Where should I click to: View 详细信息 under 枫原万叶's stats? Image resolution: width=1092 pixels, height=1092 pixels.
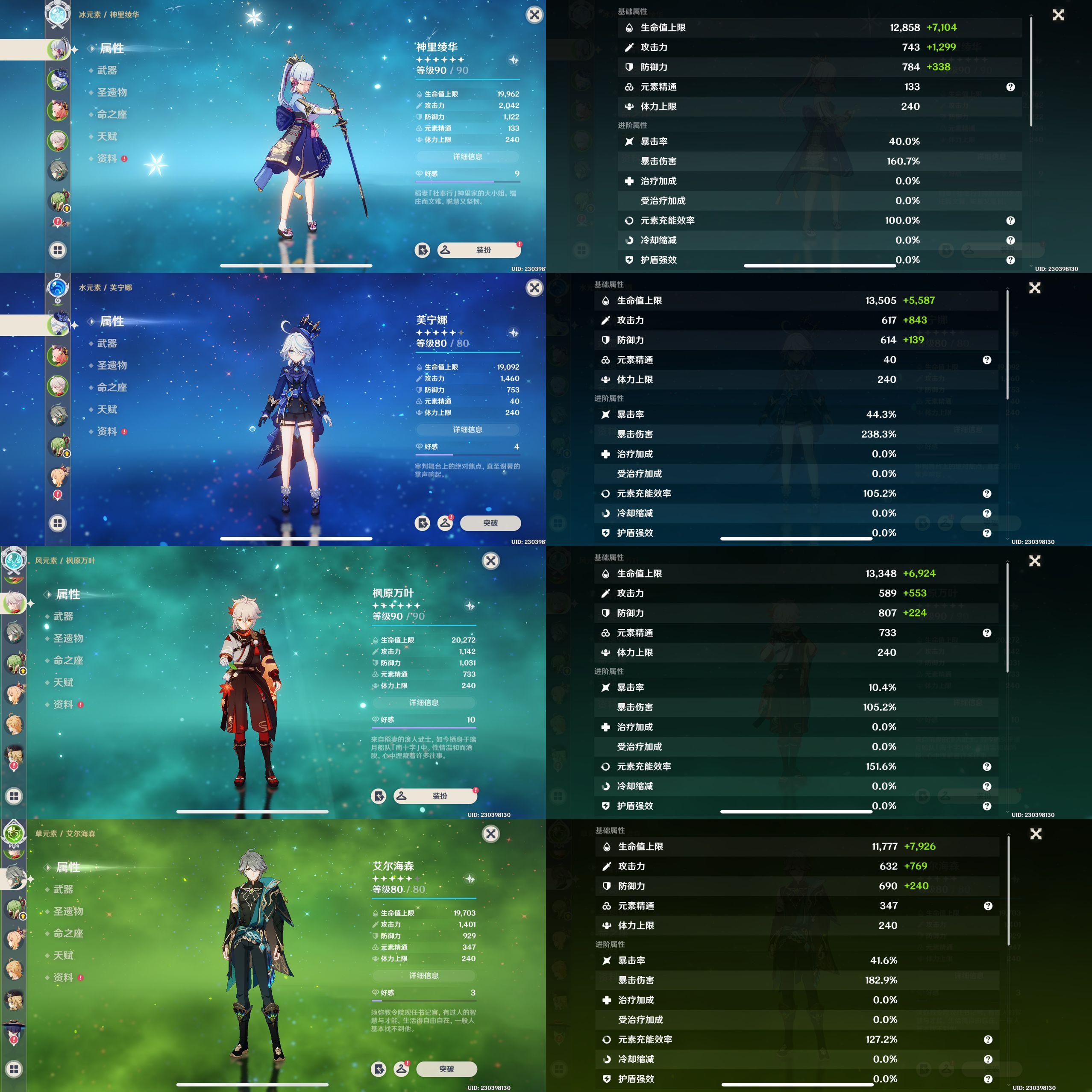(x=424, y=702)
